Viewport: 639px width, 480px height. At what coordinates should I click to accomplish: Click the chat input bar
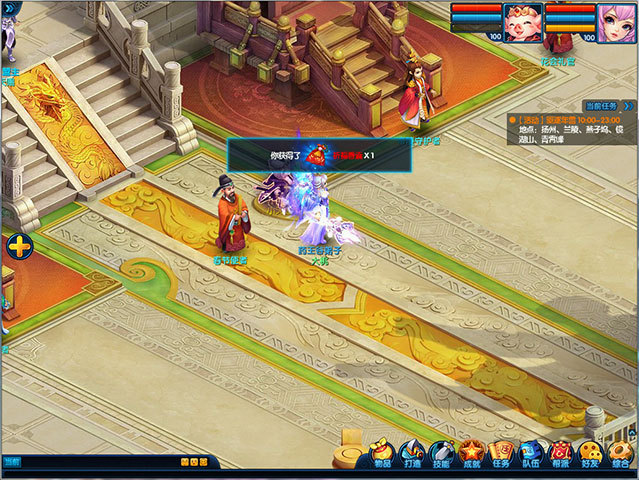click(100, 462)
